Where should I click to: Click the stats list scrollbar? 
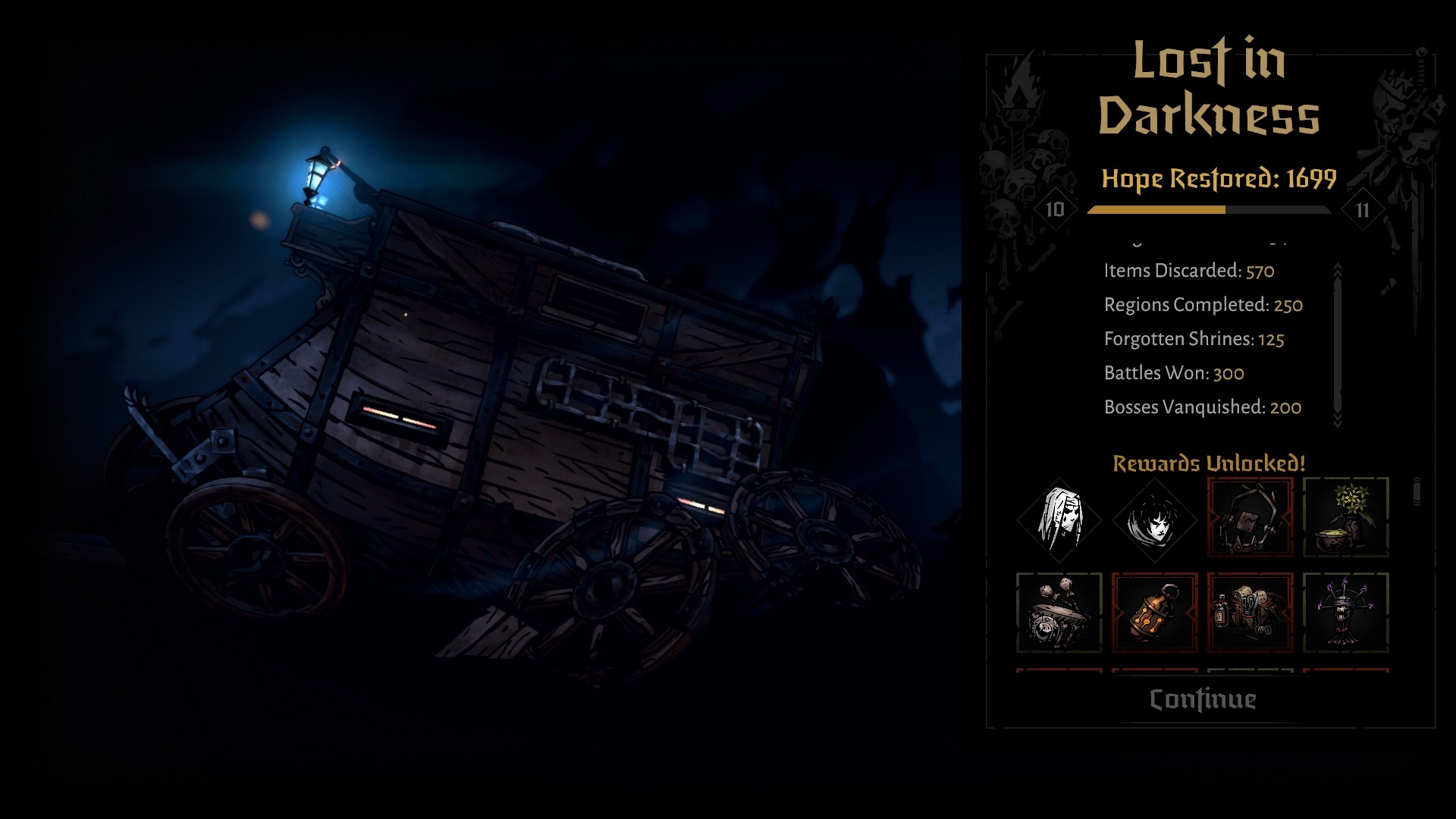tap(1338, 345)
